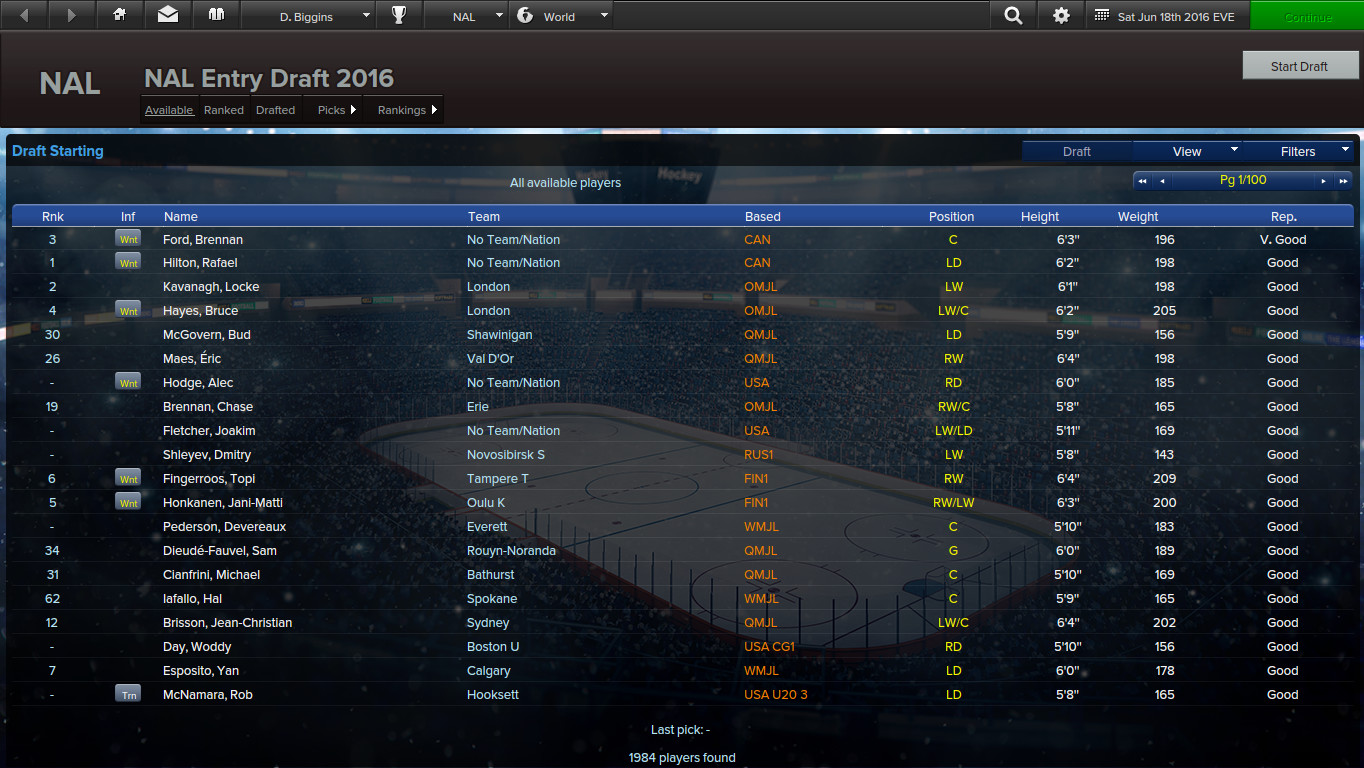Open search using the magnifier icon
This screenshot has height=768, width=1364.
(1013, 15)
